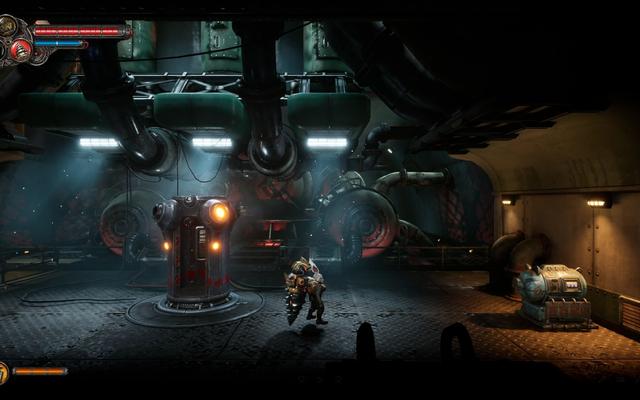Select the red drill weapon icon
The image size is (640, 400).
[19, 48]
